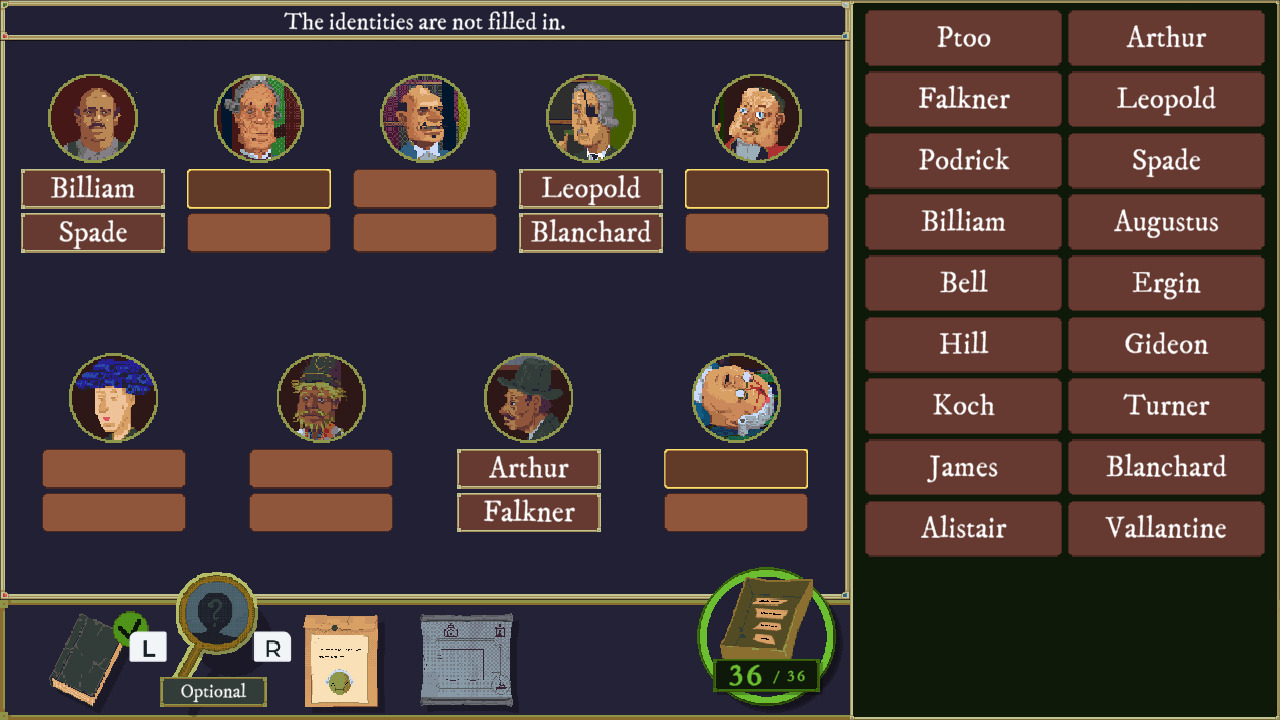The width and height of the screenshot is (1280, 720).
Task: Open the sealed envelope letter icon
Action: click(x=342, y=660)
